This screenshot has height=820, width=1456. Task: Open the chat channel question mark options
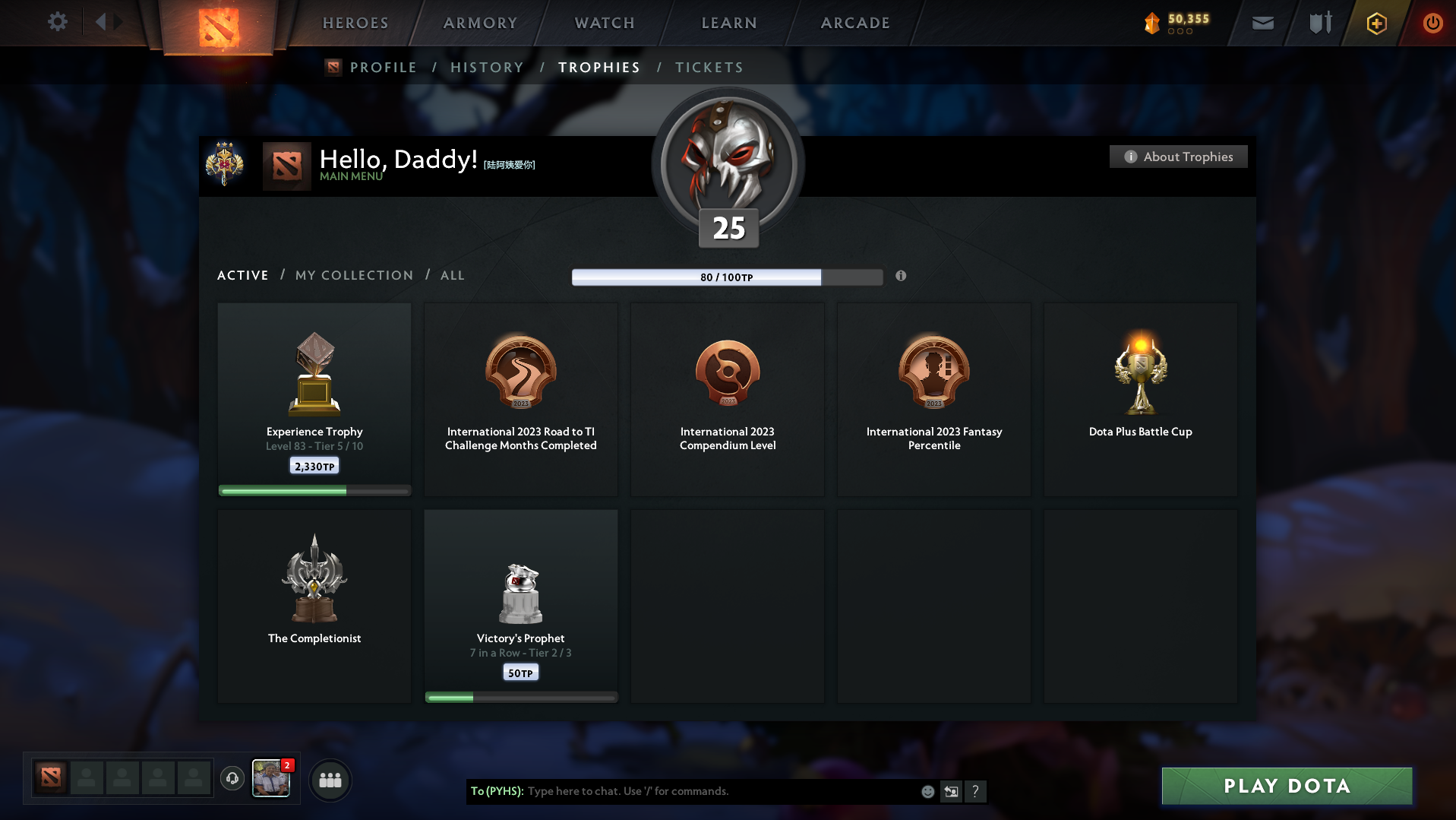point(976,791)
